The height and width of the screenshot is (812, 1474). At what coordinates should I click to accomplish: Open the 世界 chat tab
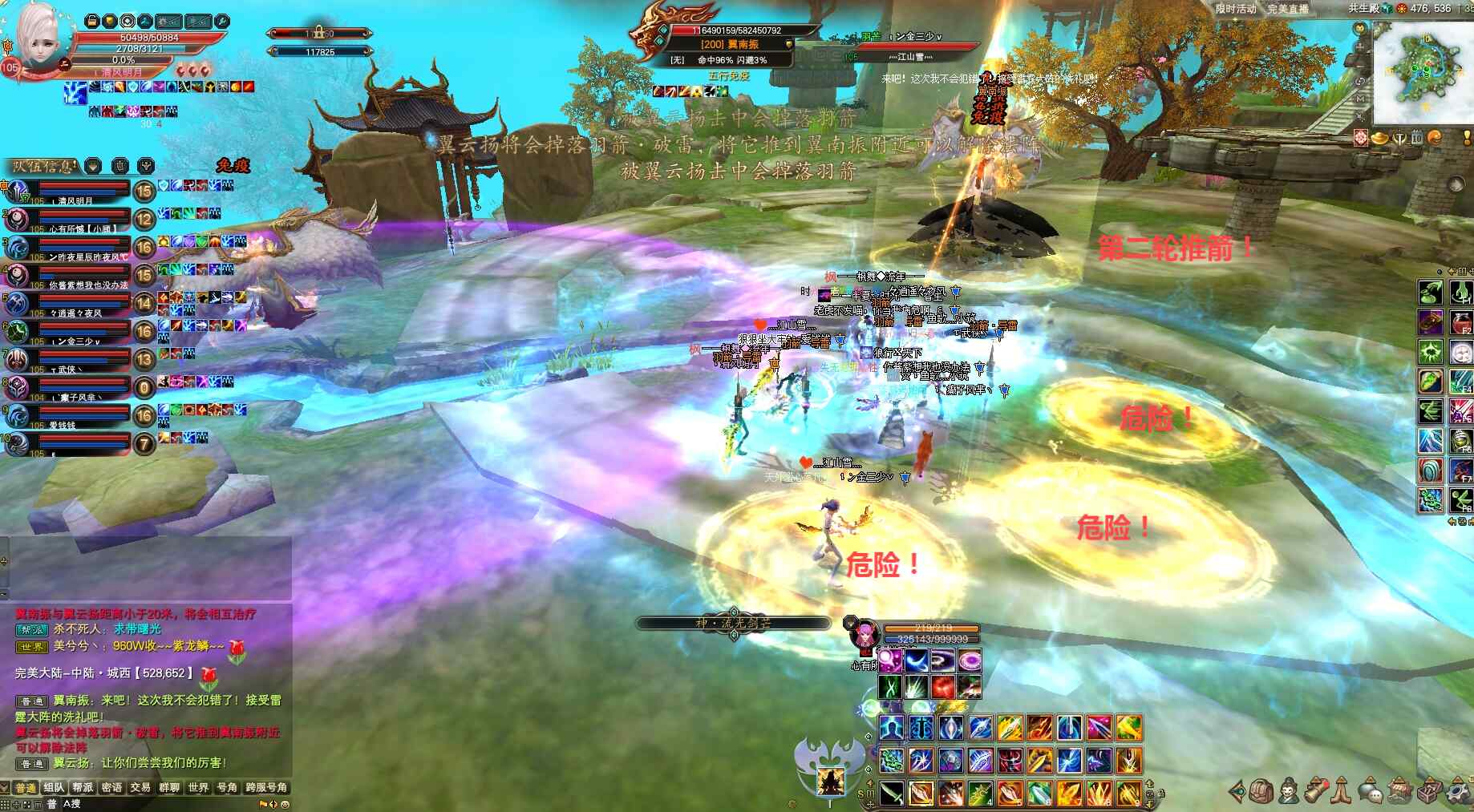198,788
